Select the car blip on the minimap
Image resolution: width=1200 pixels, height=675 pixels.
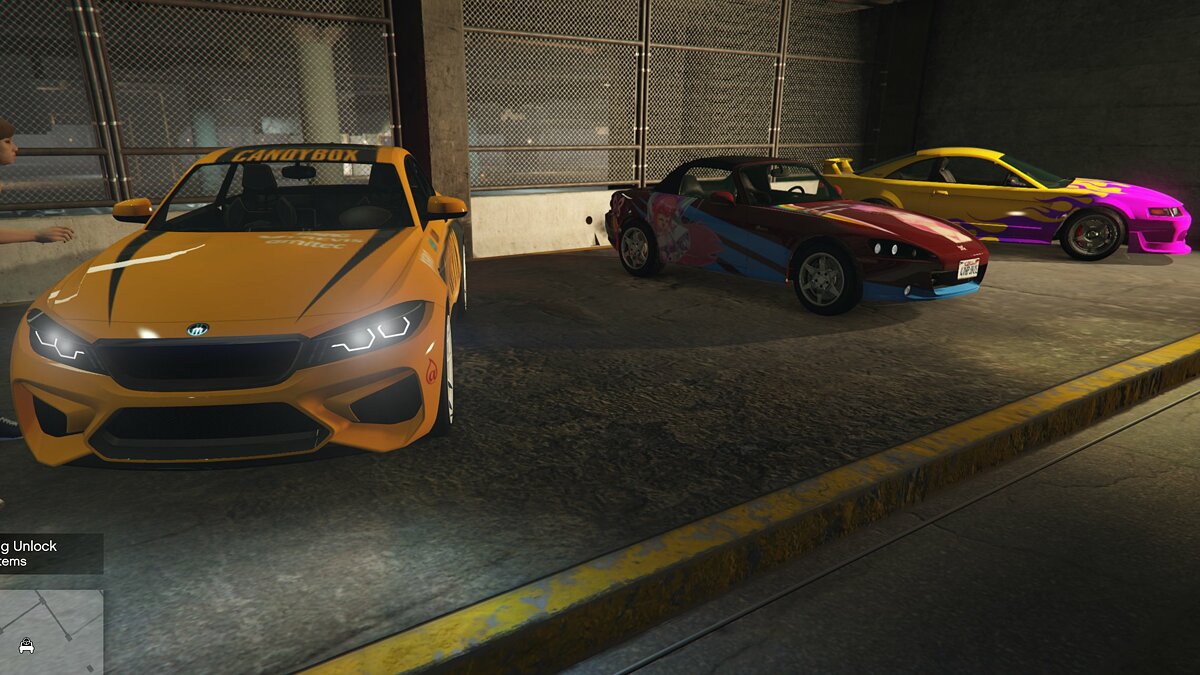tap(27, 646)
